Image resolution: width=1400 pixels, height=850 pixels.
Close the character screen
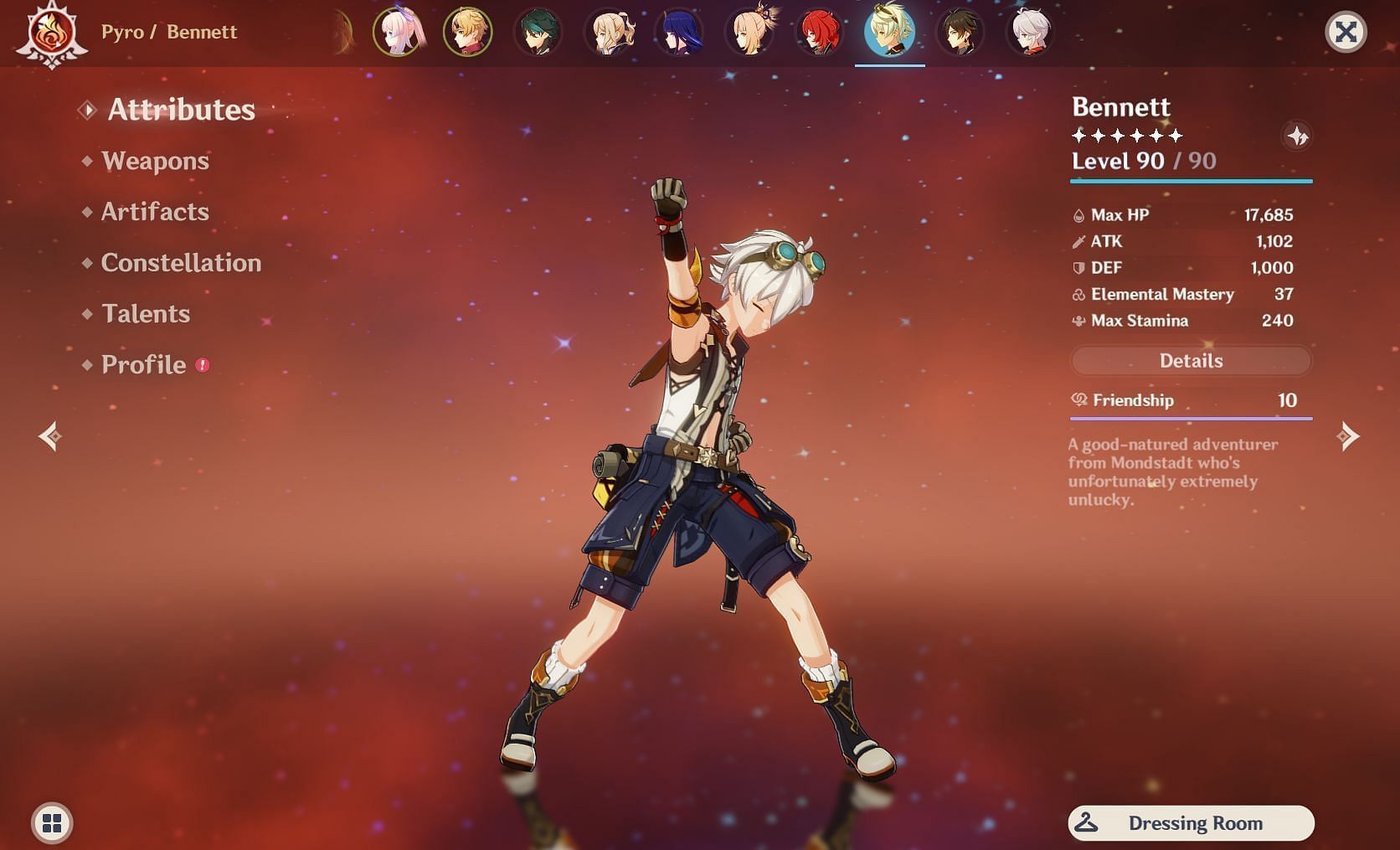tap(1346, 33)
